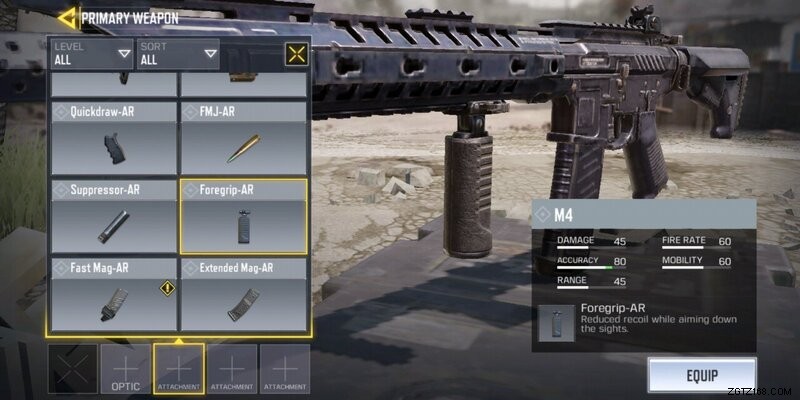800x400 pixels.
Task: Open the Sort dropdown
Action: coord(178,53)
